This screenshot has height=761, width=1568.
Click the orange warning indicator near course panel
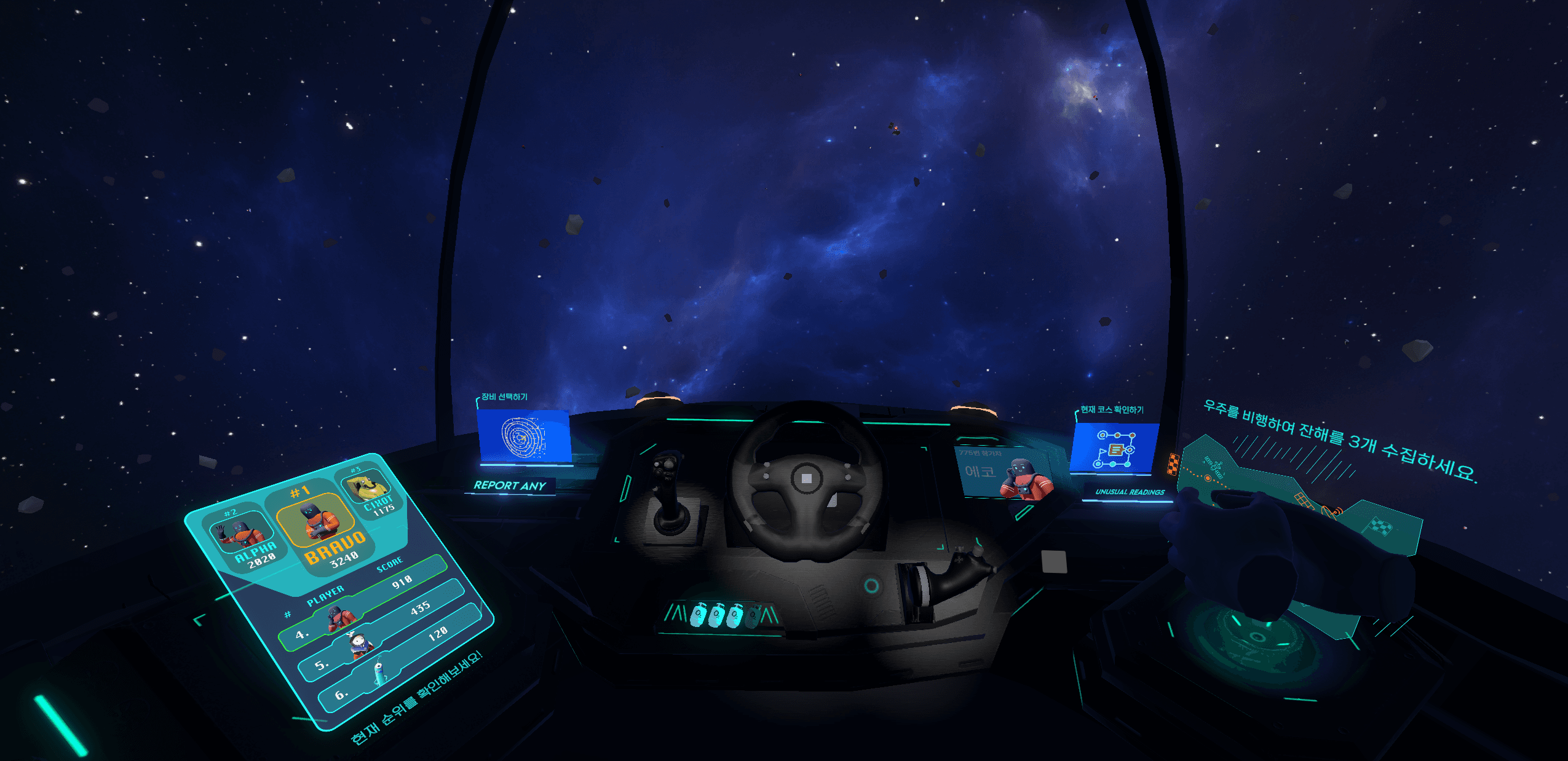pos(1173,464)
